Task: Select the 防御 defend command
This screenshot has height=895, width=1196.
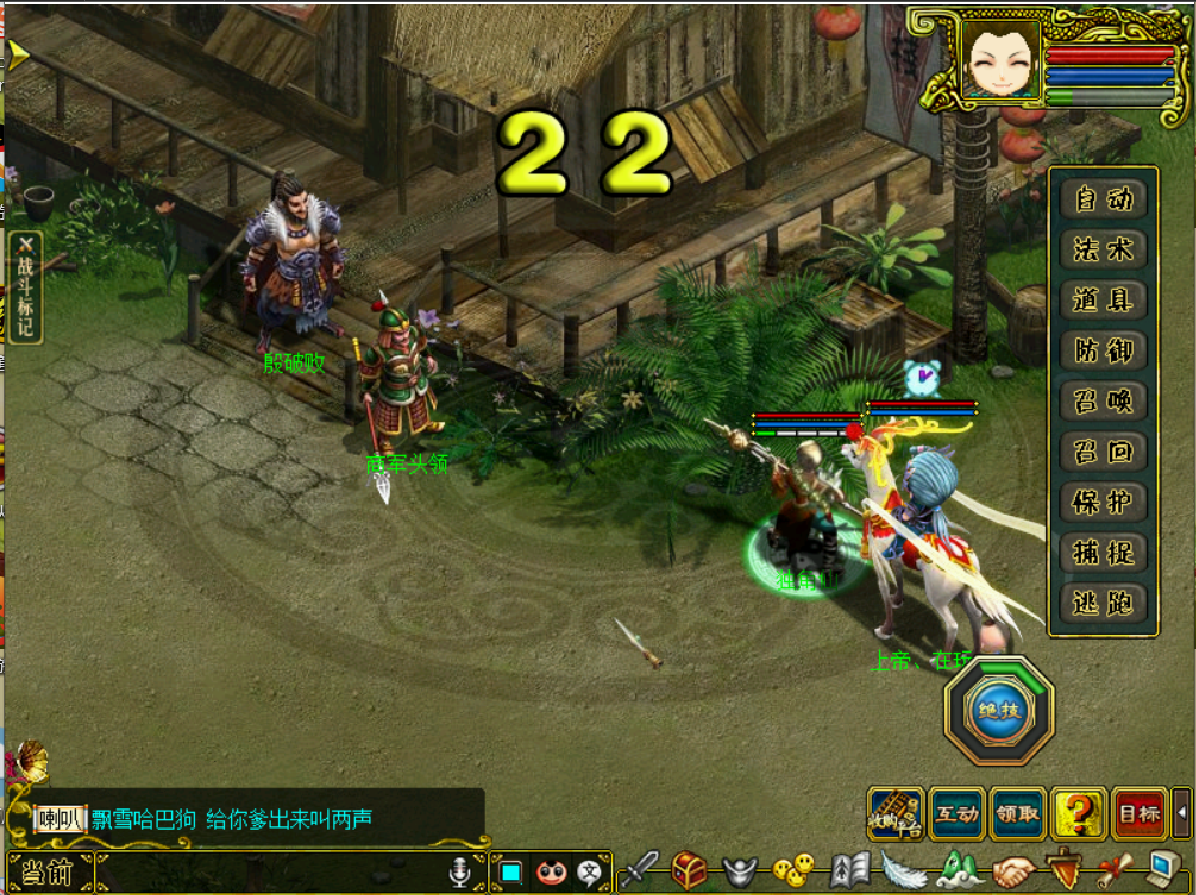Action: click(x=1104, y=350)
